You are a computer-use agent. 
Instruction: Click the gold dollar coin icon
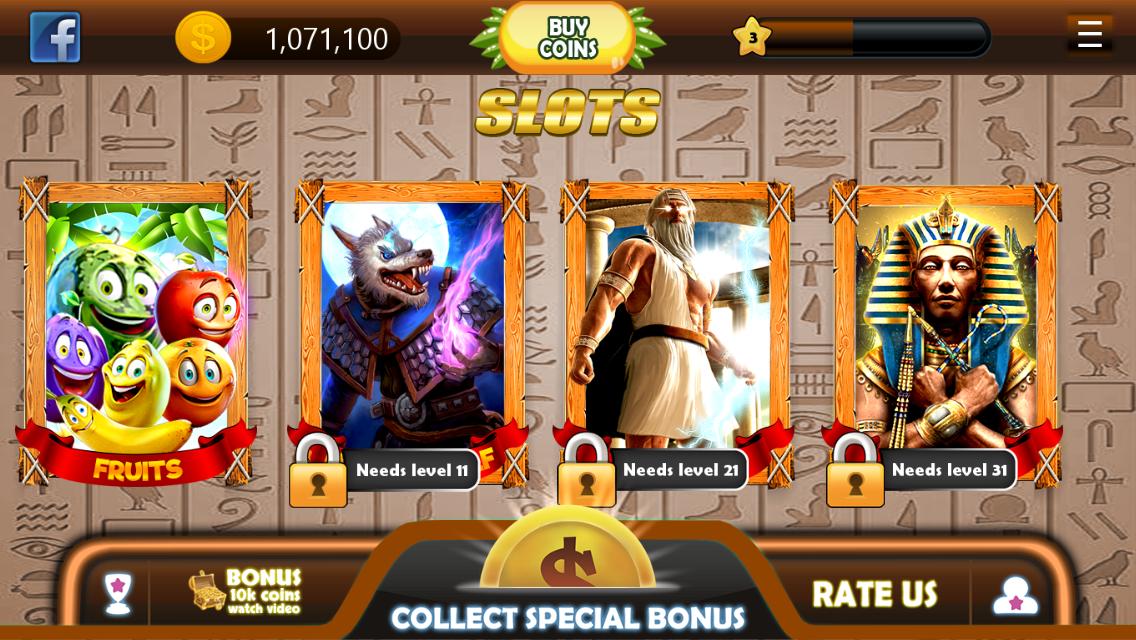(x=203, y=38)
